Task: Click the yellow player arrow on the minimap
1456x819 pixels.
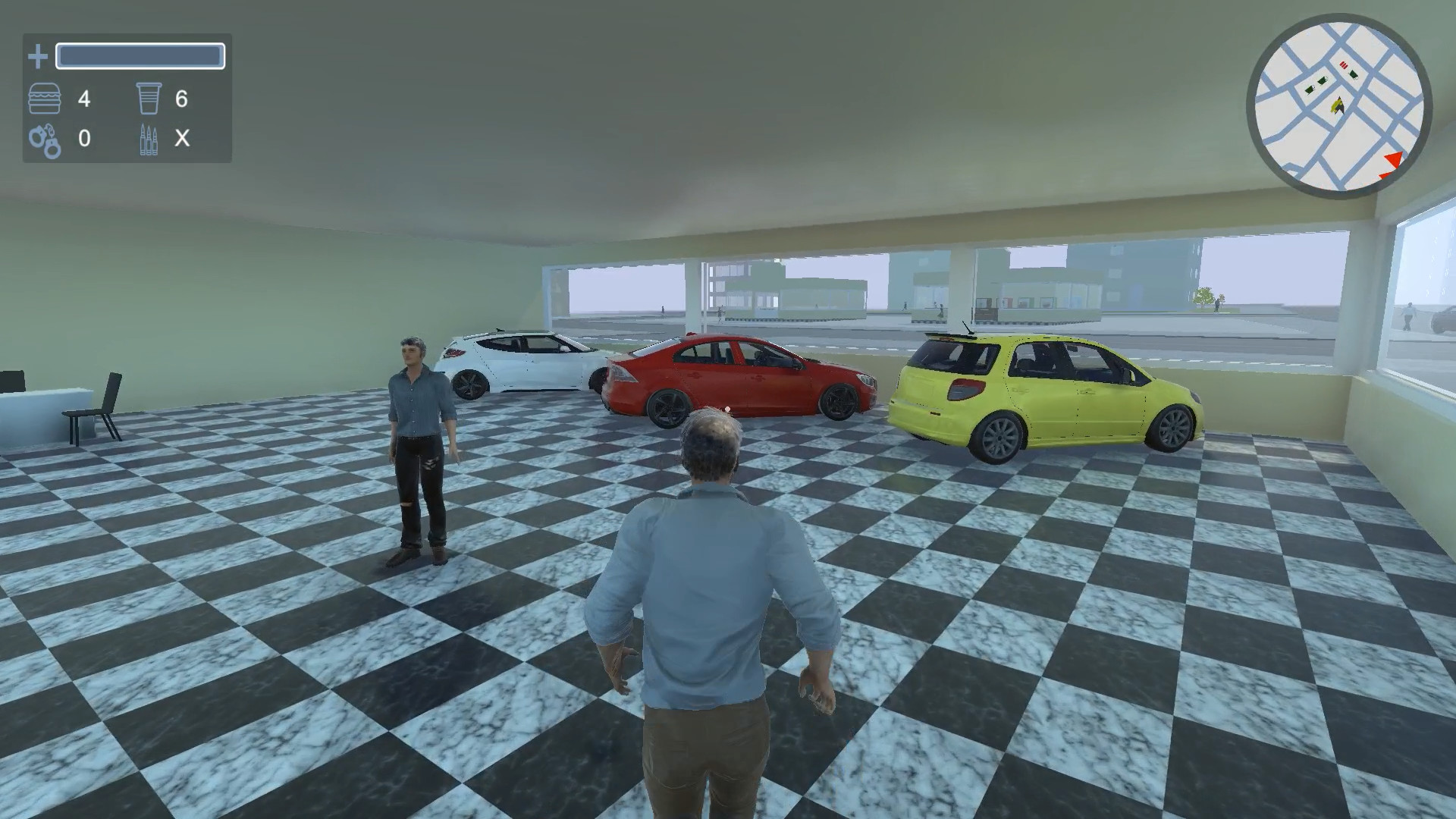Action: click(1338, 105)
